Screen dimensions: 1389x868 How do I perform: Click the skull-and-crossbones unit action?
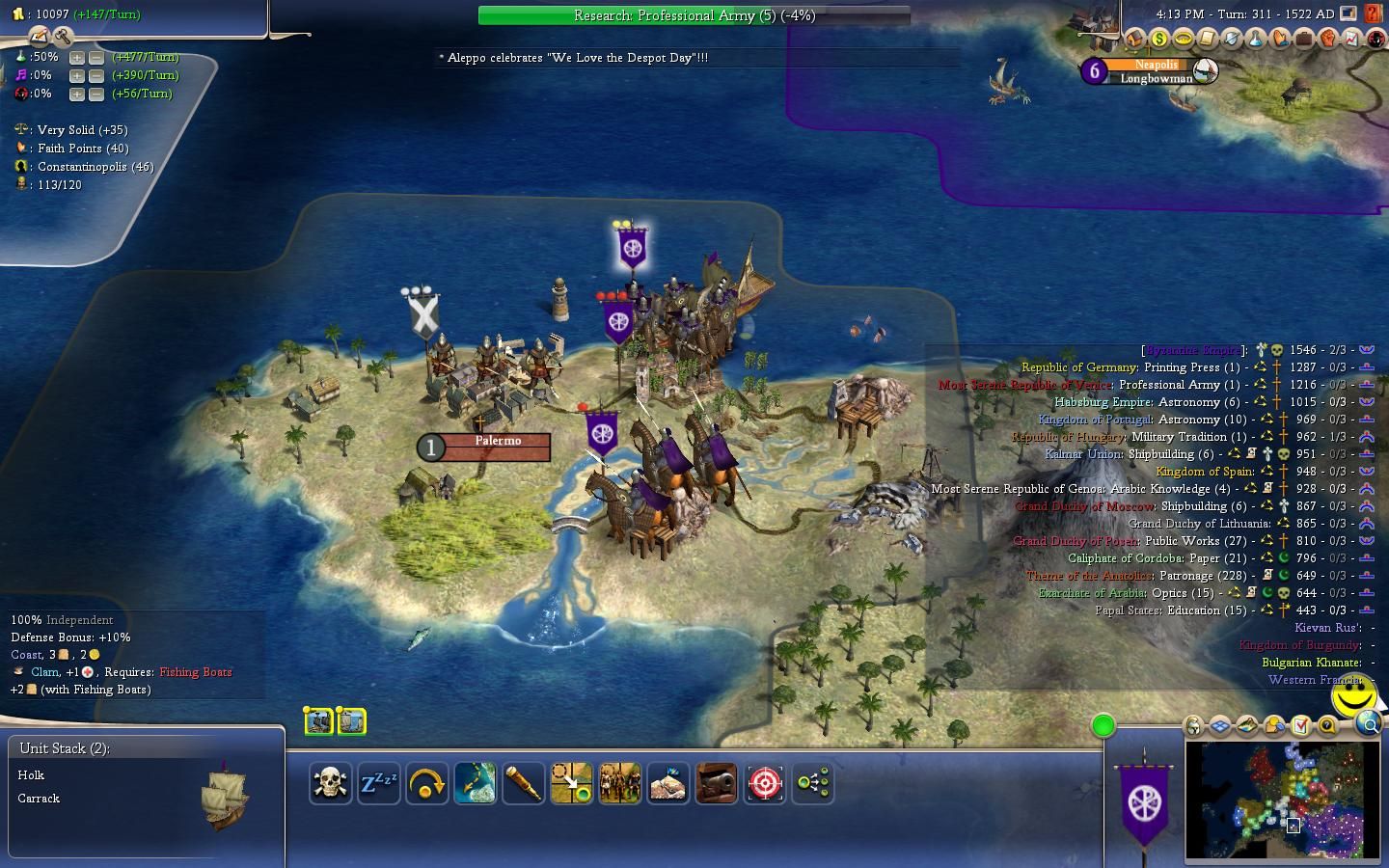pyautogui.click(x=330, y=783)
